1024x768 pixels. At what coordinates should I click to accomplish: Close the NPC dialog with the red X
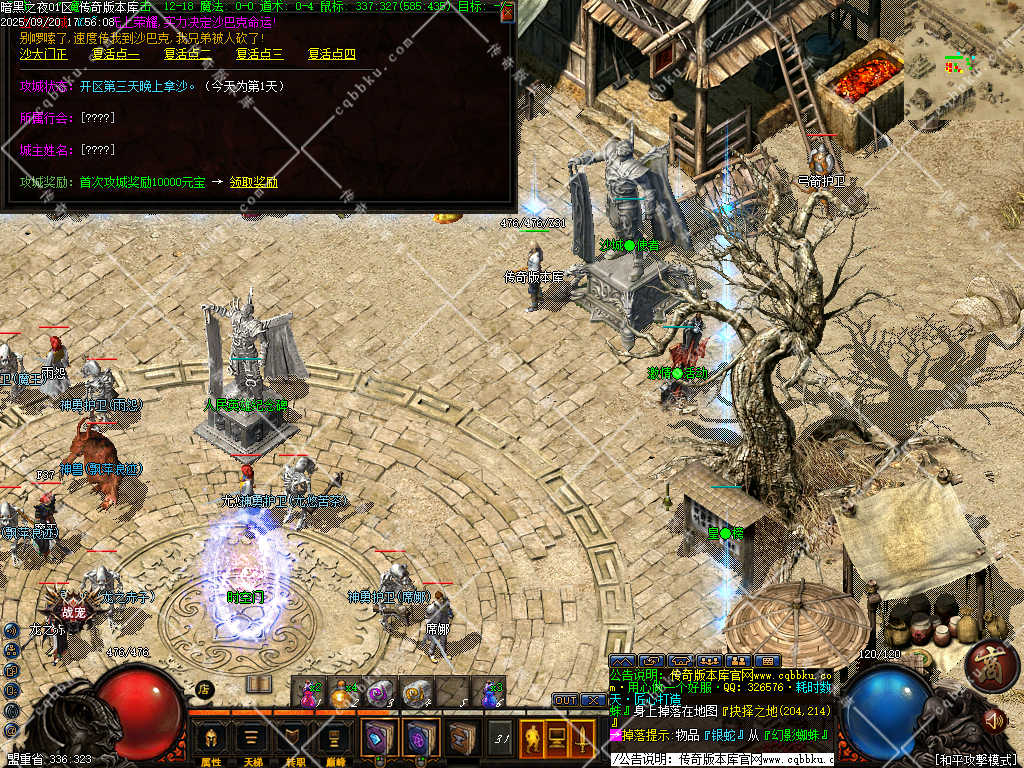click(507, 12)
